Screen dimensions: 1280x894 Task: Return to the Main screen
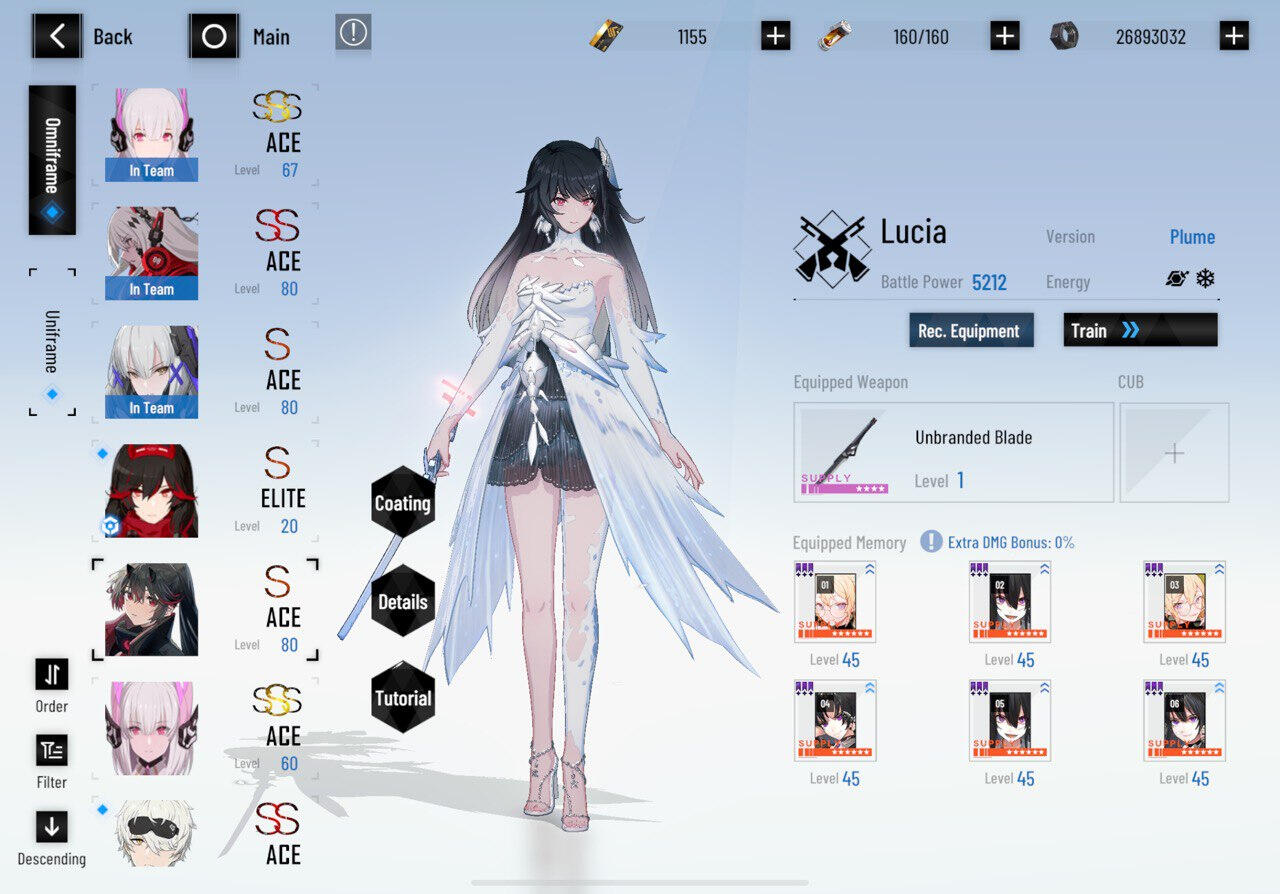click(x=214, y=37)
